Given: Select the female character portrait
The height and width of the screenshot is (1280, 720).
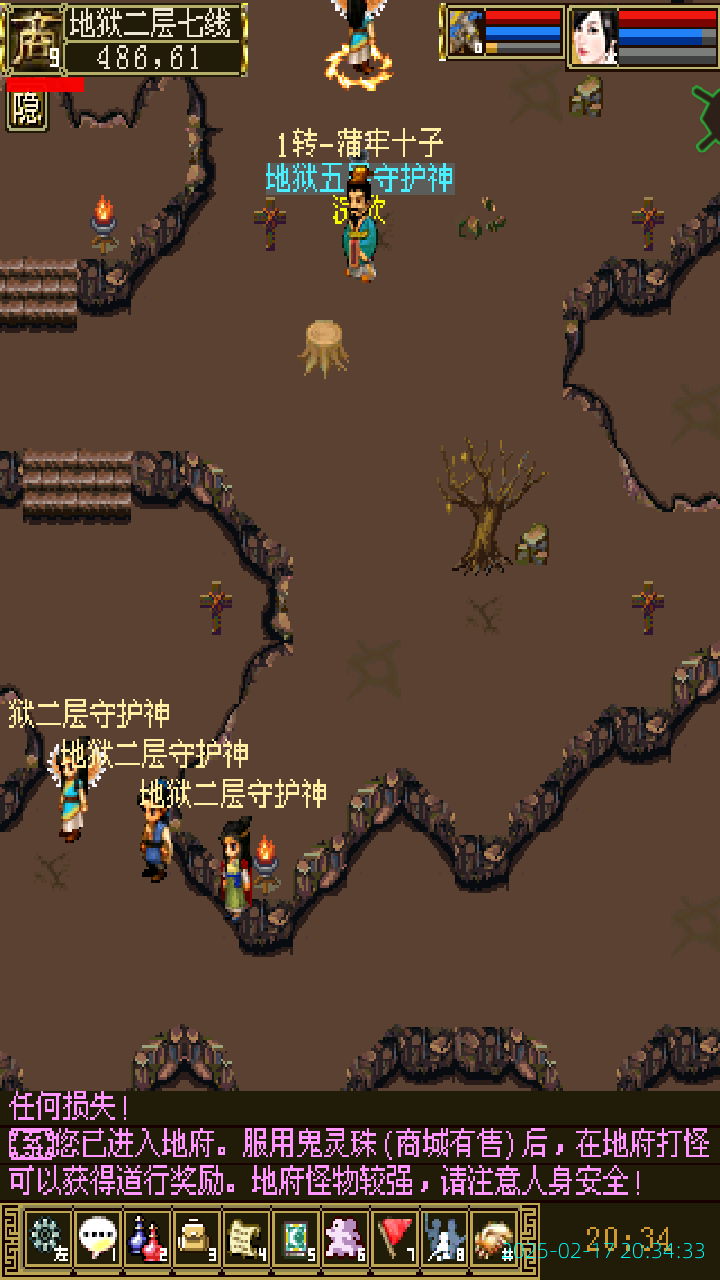Looking at the screenshot, I should (593, 37).
